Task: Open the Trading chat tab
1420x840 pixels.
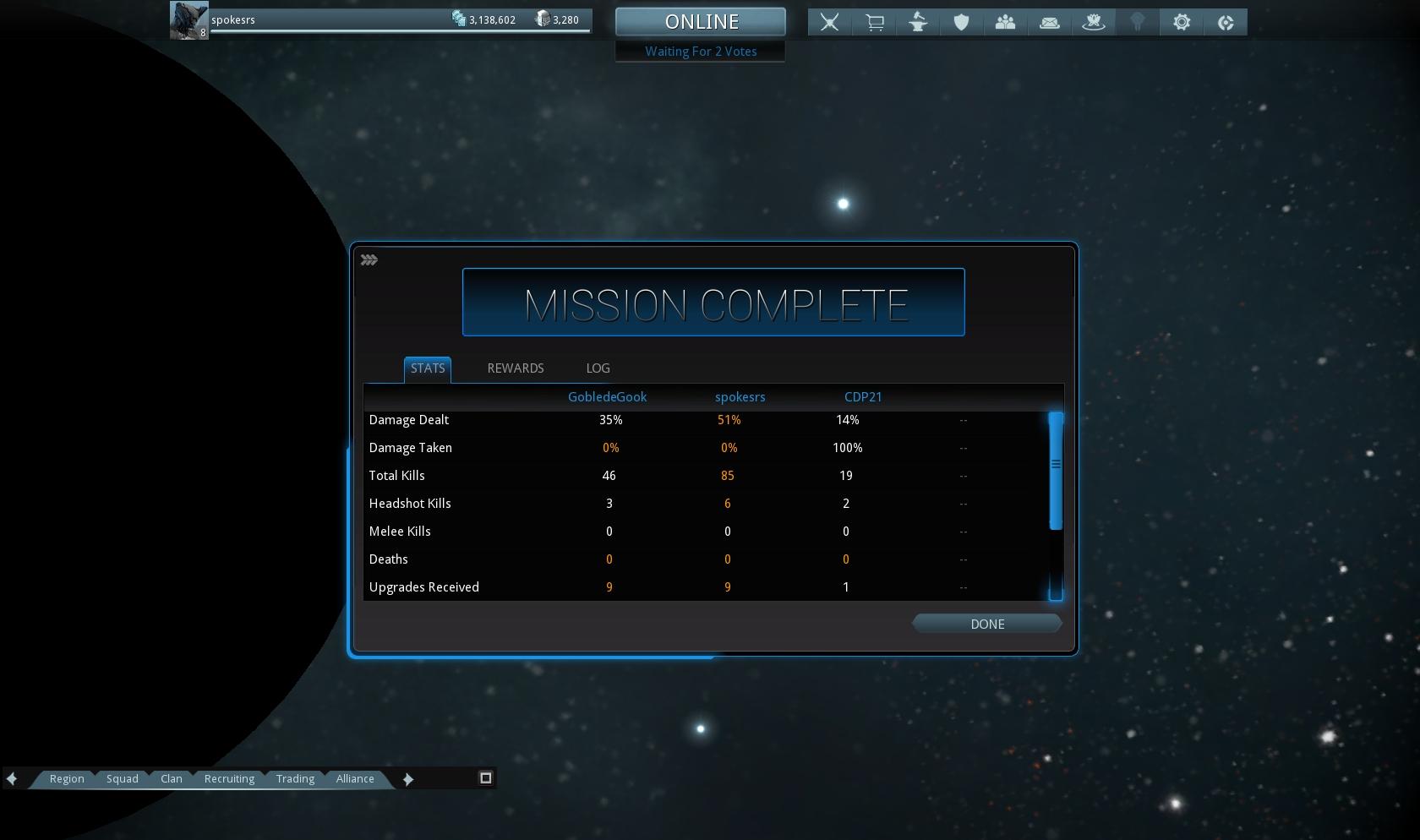Action: point(295,779)
